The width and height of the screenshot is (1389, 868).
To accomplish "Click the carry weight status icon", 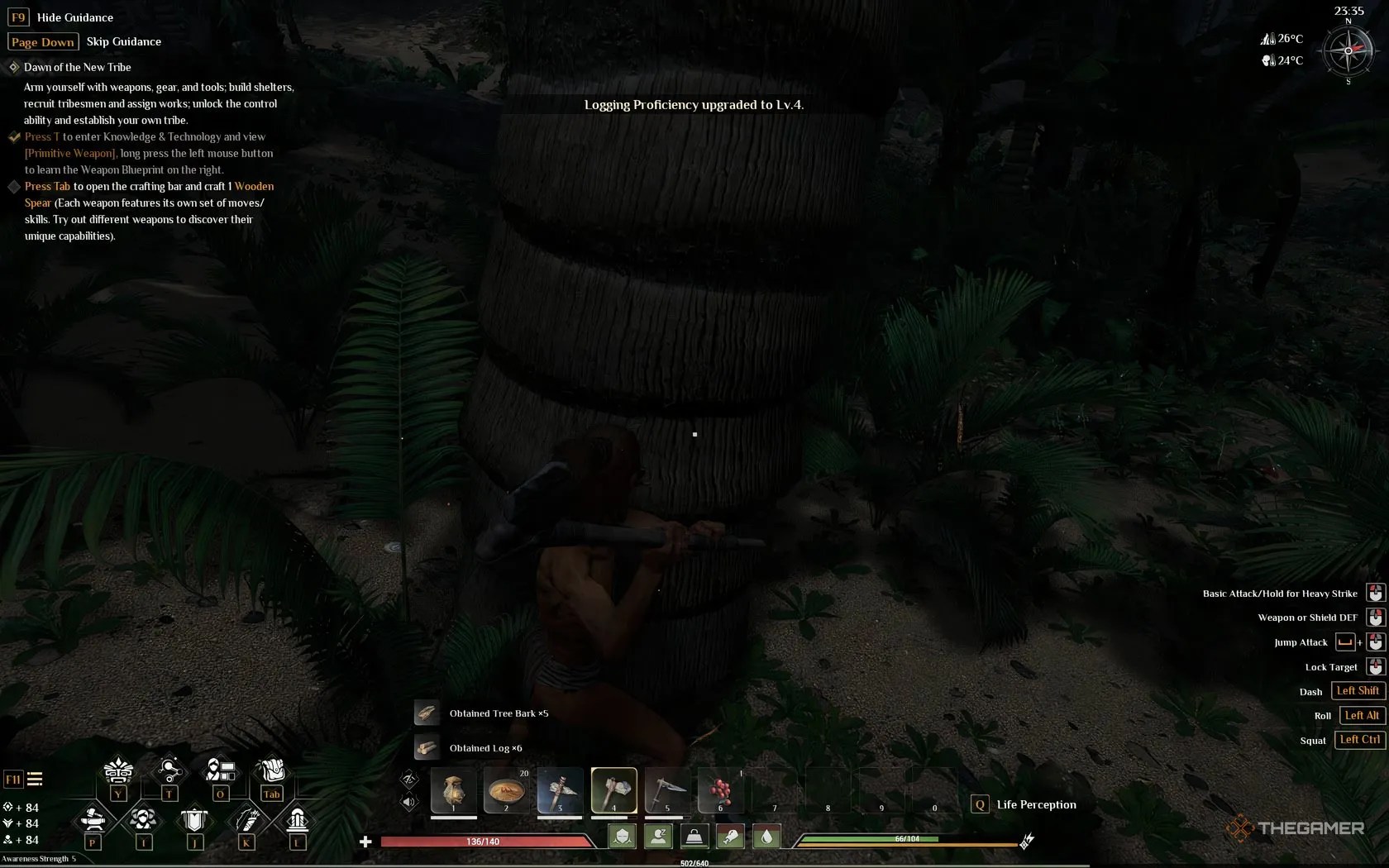I will 694,837.
